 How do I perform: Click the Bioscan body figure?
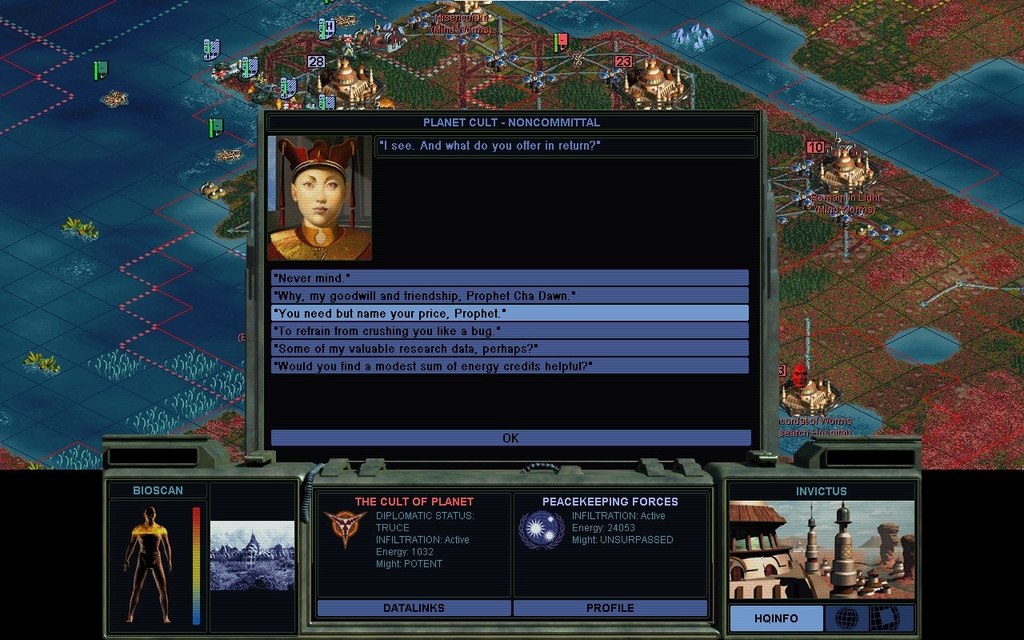tap(148, 563)
